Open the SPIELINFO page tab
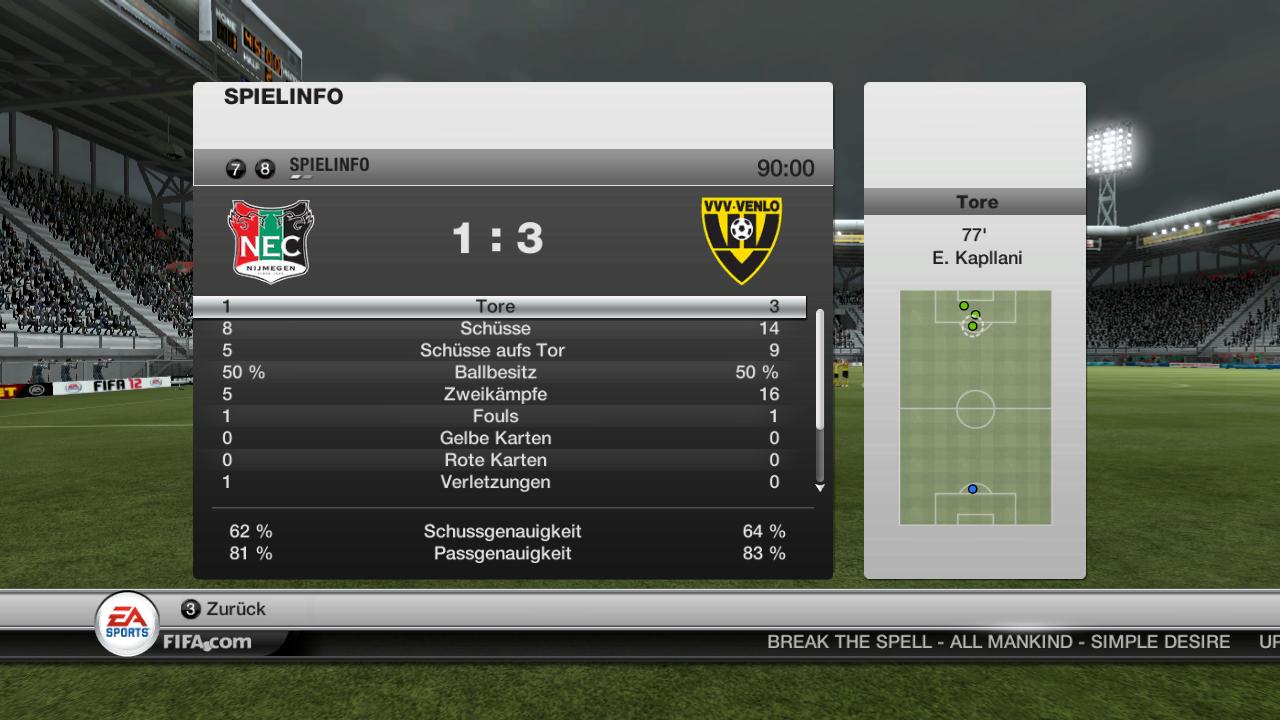This screenshot has width=1280, height=720. click(328, 166)
